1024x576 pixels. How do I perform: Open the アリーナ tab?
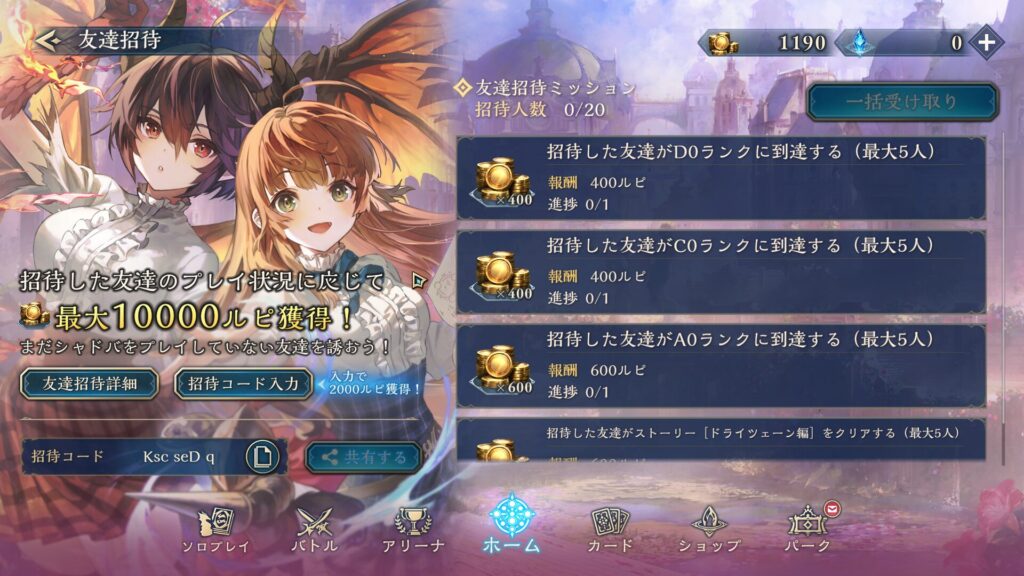[413, 528]
